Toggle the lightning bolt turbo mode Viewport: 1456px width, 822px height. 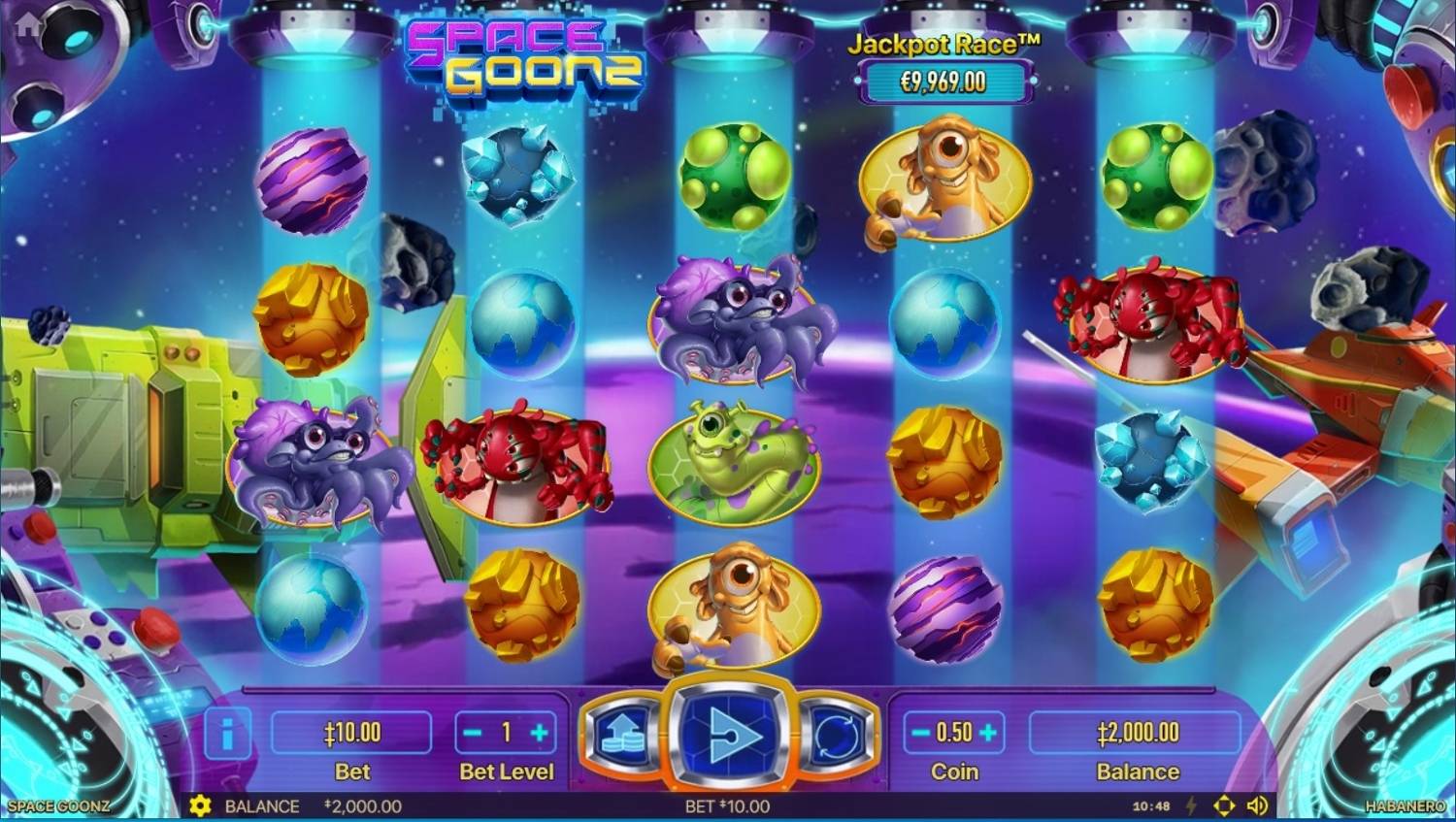[1191, 806]
